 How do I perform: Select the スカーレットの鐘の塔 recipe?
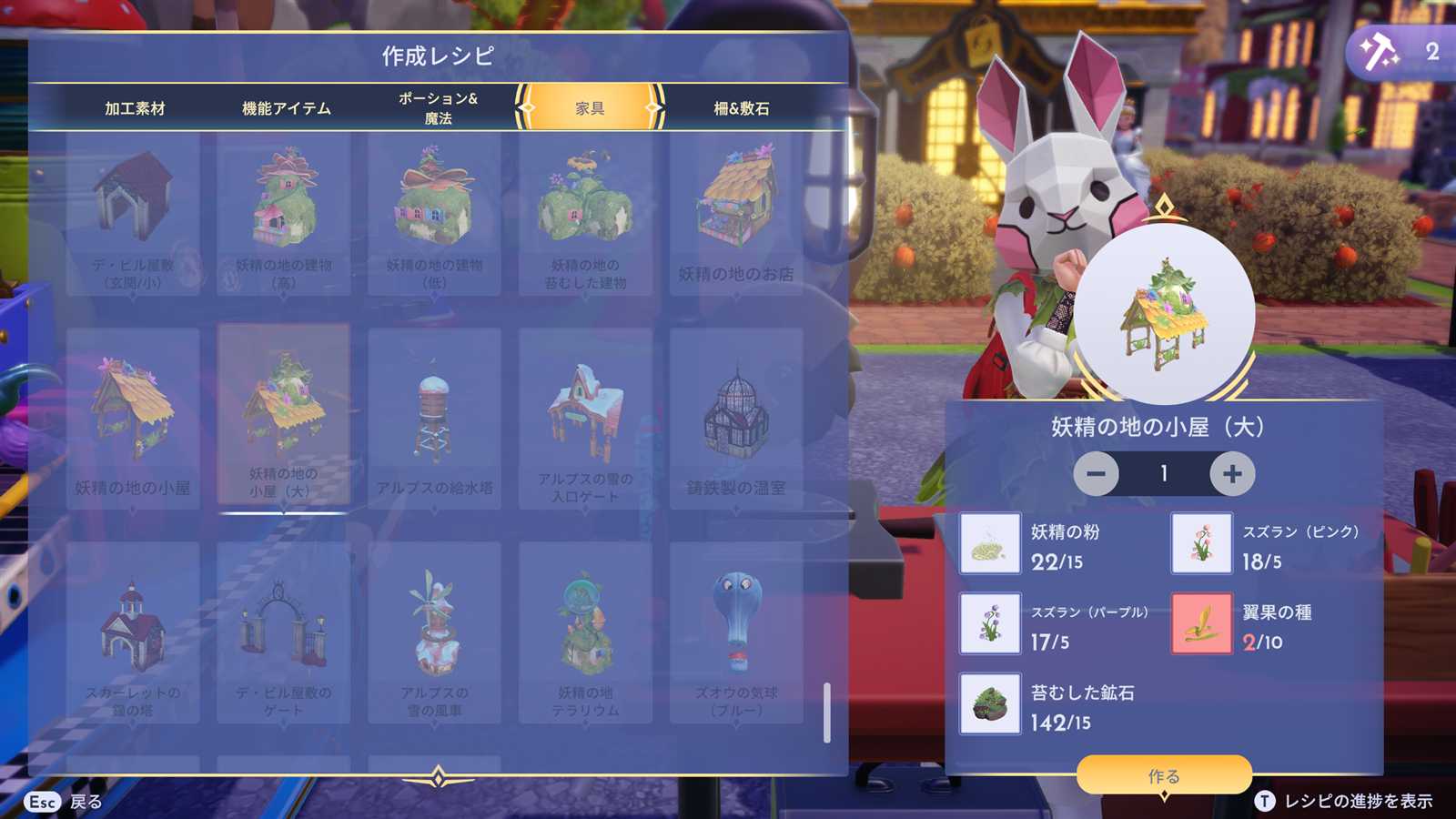point(133,632)
